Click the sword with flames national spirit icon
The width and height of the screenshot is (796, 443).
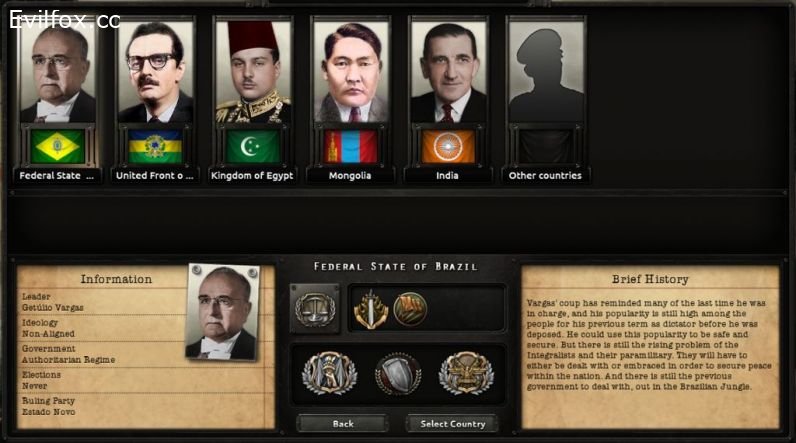coord(370,307)
